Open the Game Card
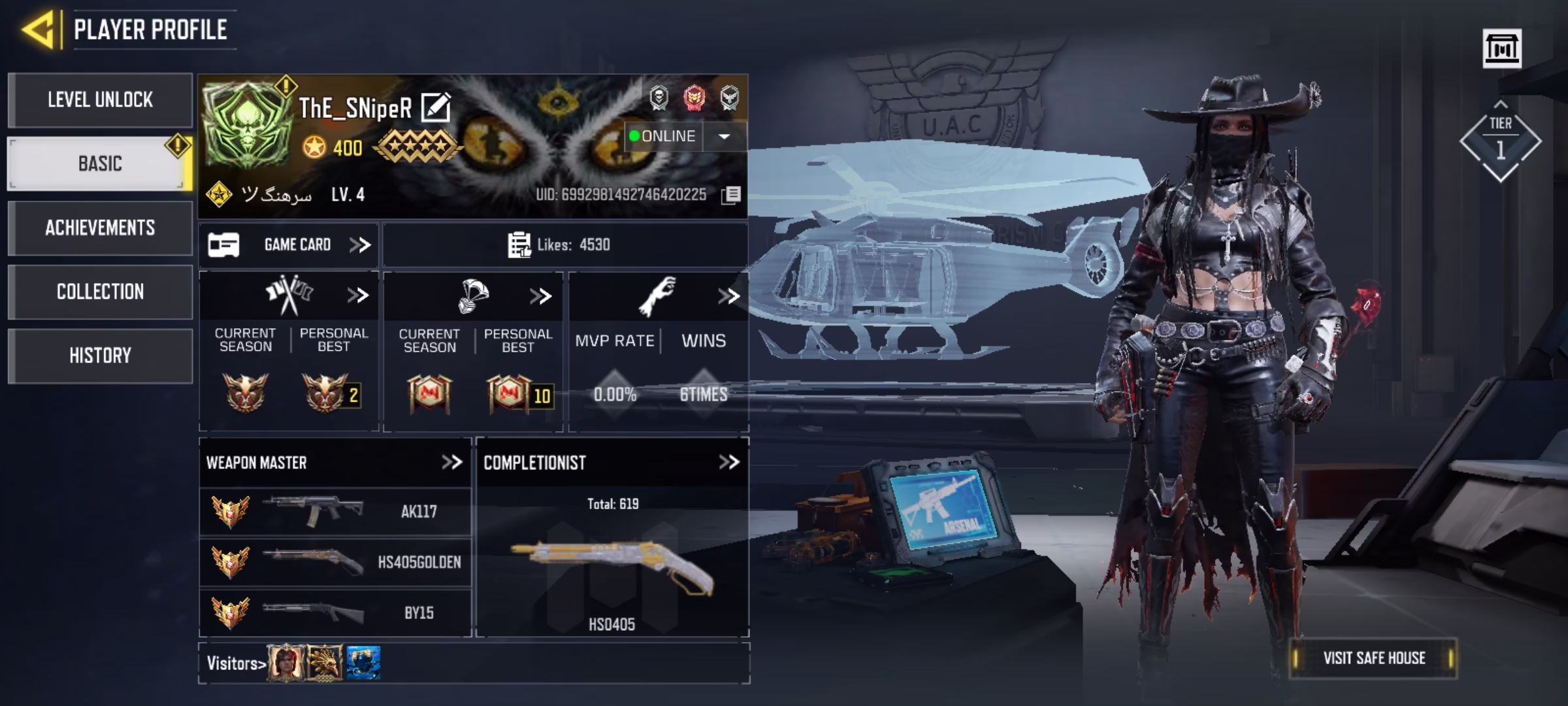This screenshot has width=1568, height=706. [x=289, y=245]
